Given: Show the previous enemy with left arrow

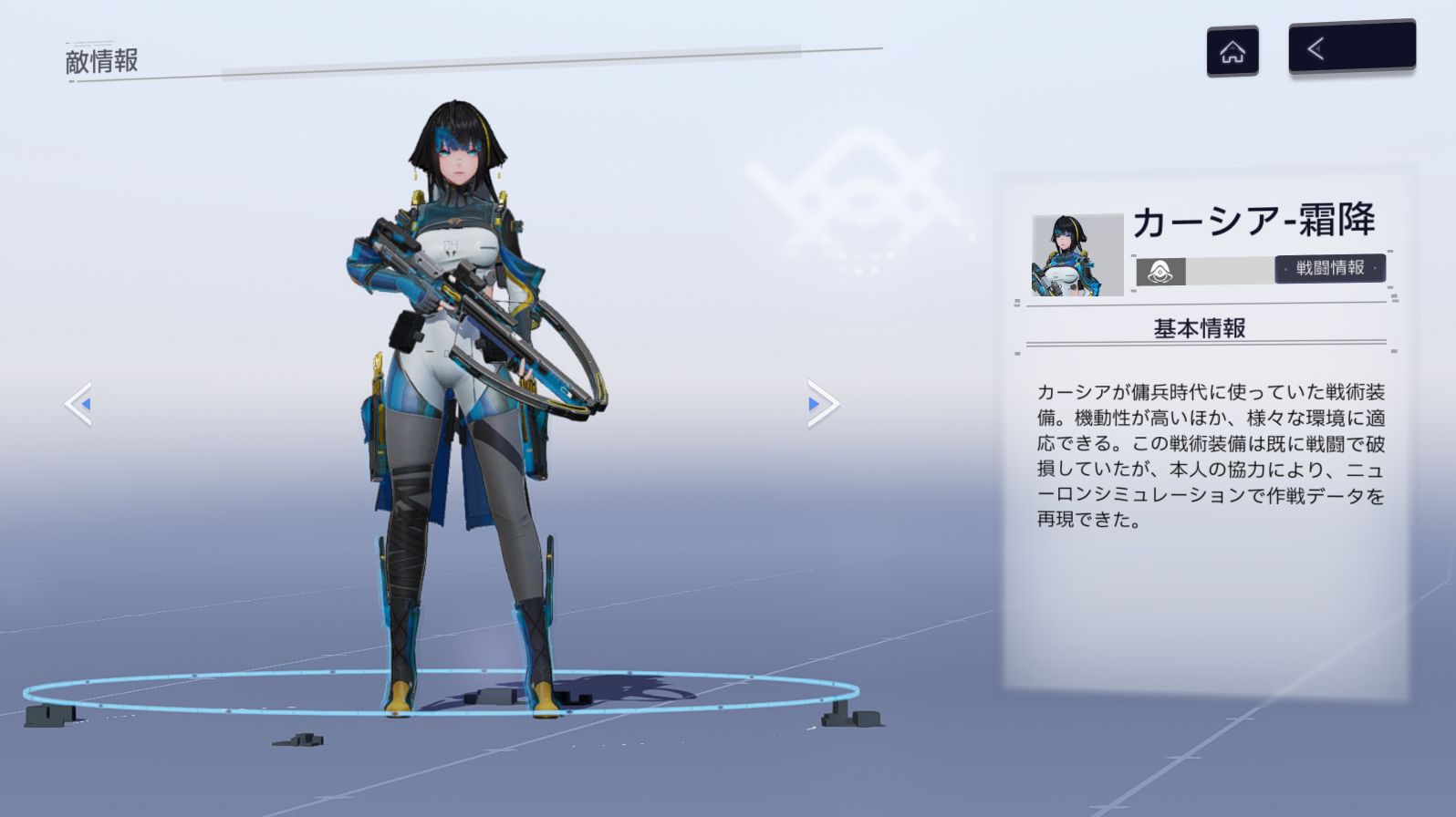Looking at the screenshot, I should point(78,403).
